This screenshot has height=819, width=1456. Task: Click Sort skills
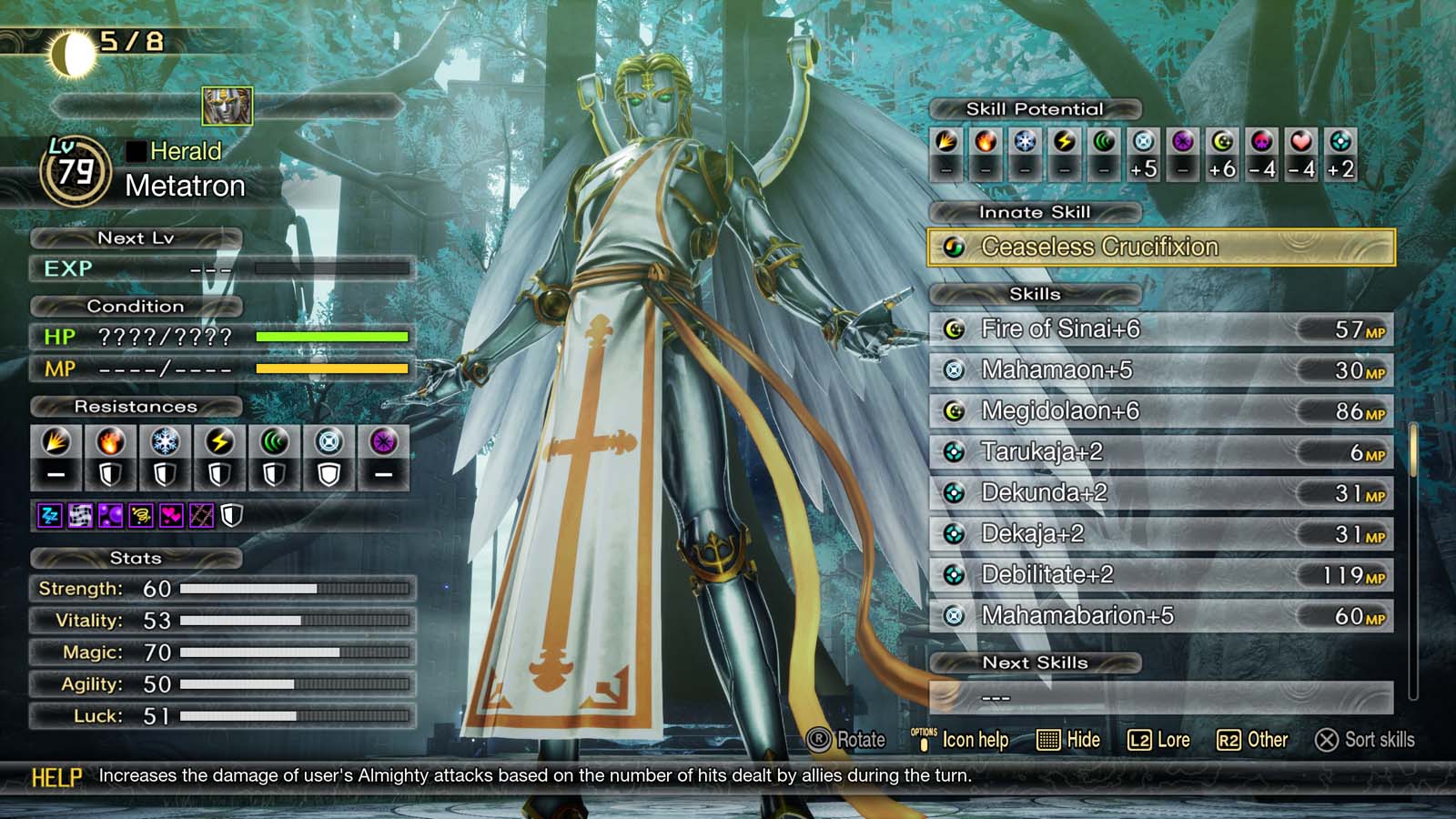pyautogui.click(x=1367, y=740)
